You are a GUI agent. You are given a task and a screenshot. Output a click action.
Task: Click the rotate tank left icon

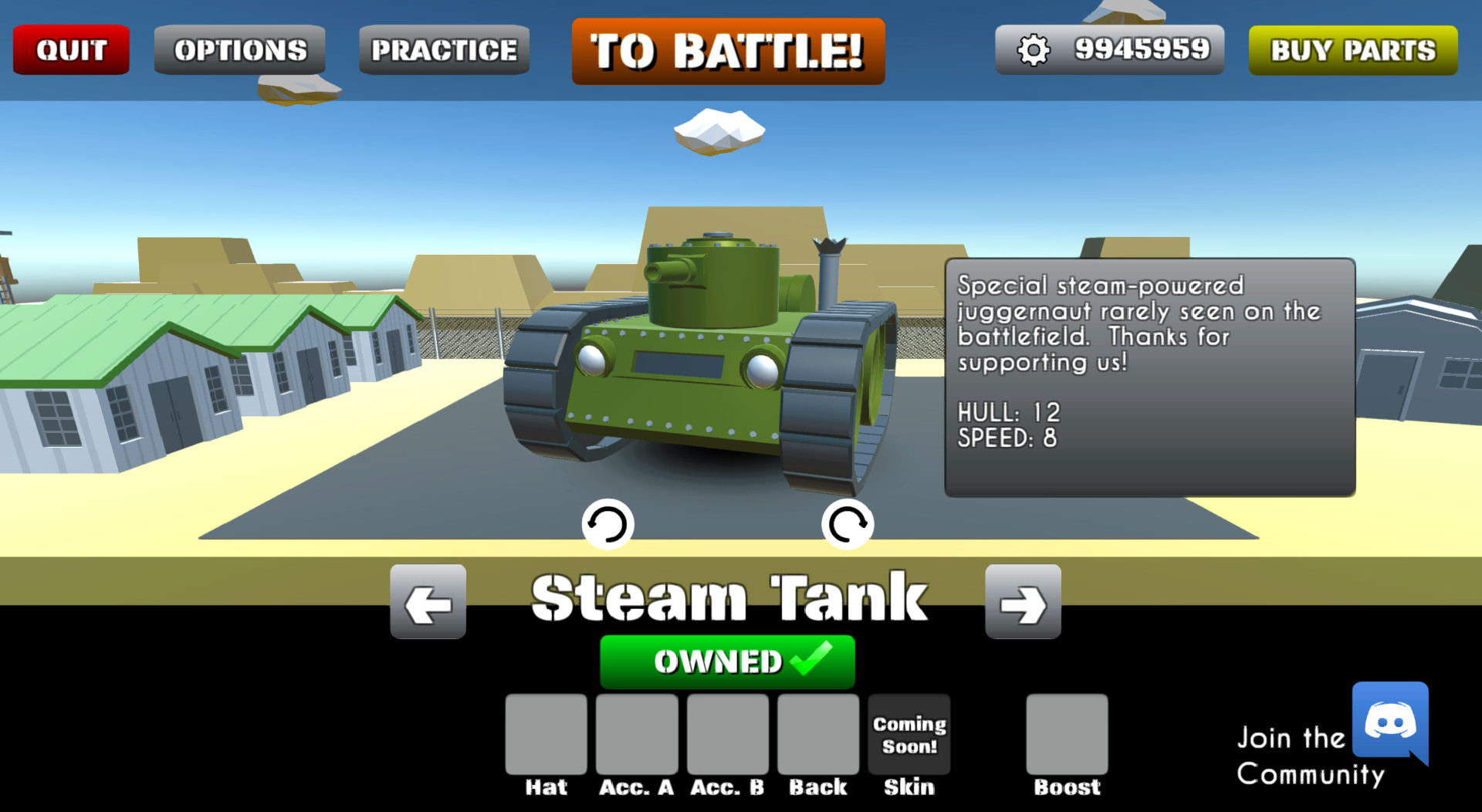click(609, 524)
